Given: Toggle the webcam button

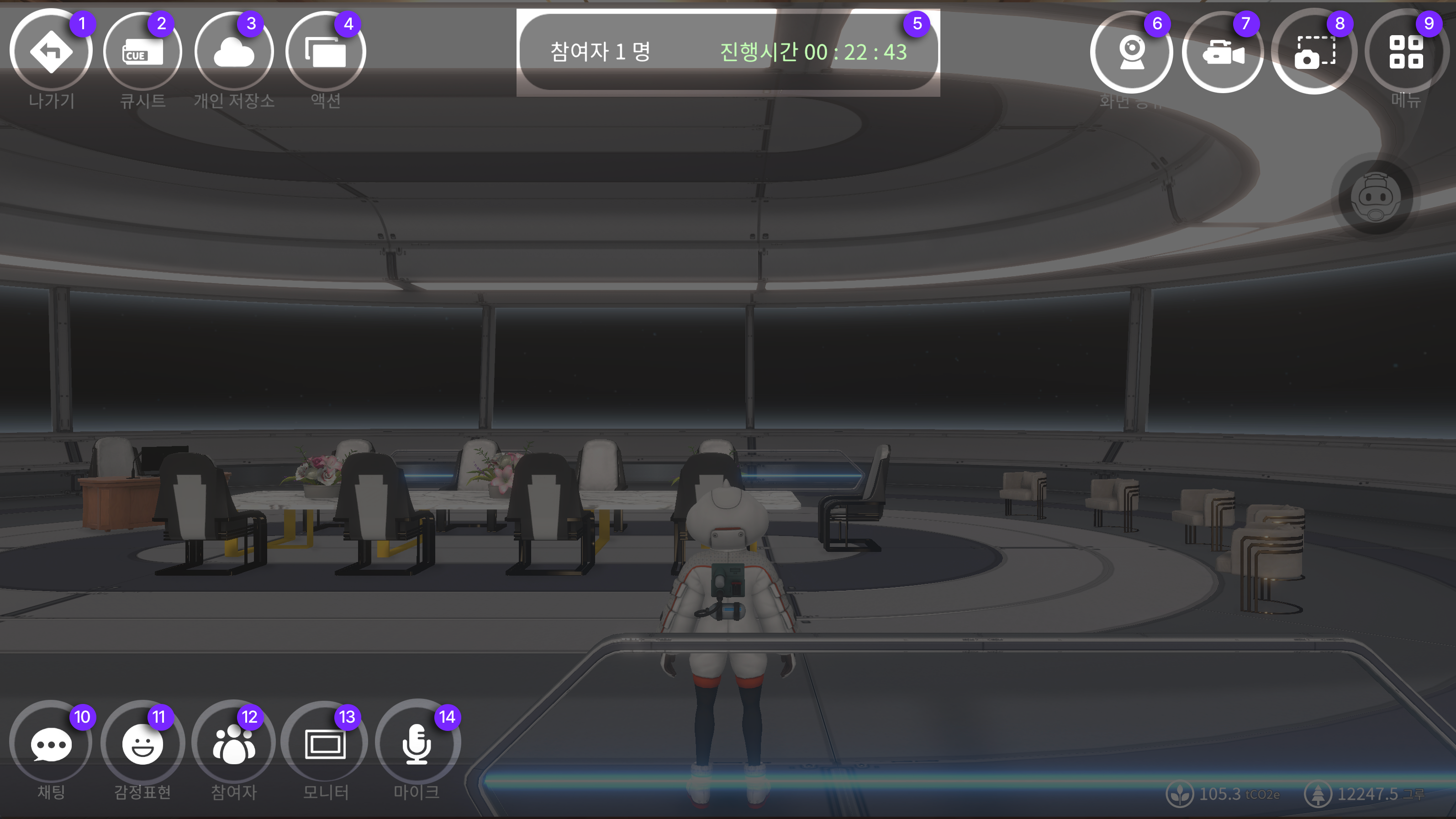Looking at the screenshot, I should tap(1131, 52).
